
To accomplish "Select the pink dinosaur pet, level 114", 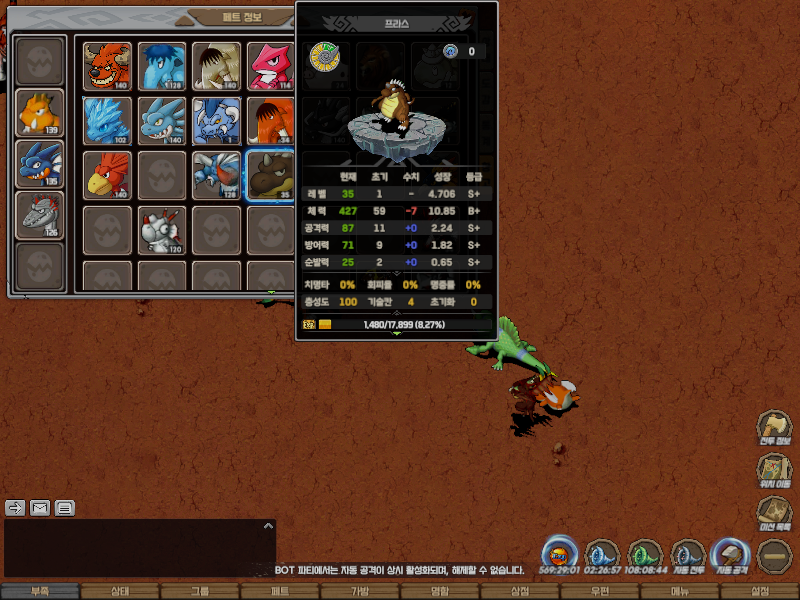I will [x=270, y=65].
